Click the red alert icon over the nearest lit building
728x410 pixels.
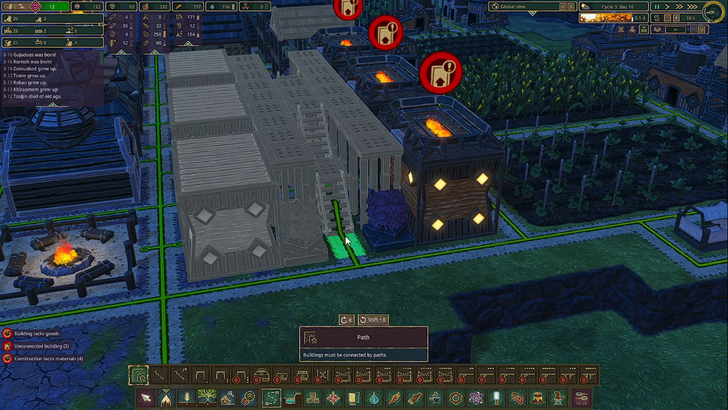tap(439, 70)
